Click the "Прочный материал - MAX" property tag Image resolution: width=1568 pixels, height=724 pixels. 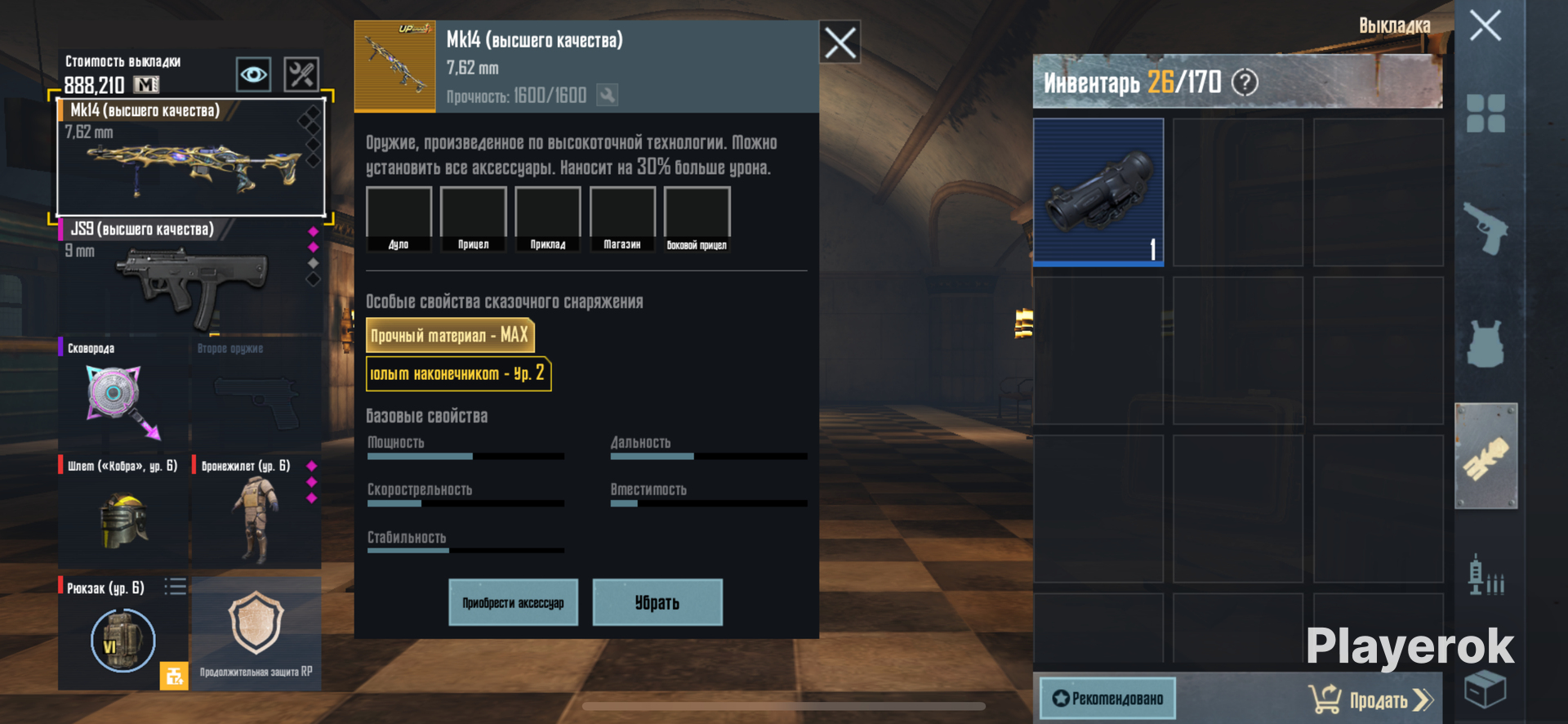449,335
